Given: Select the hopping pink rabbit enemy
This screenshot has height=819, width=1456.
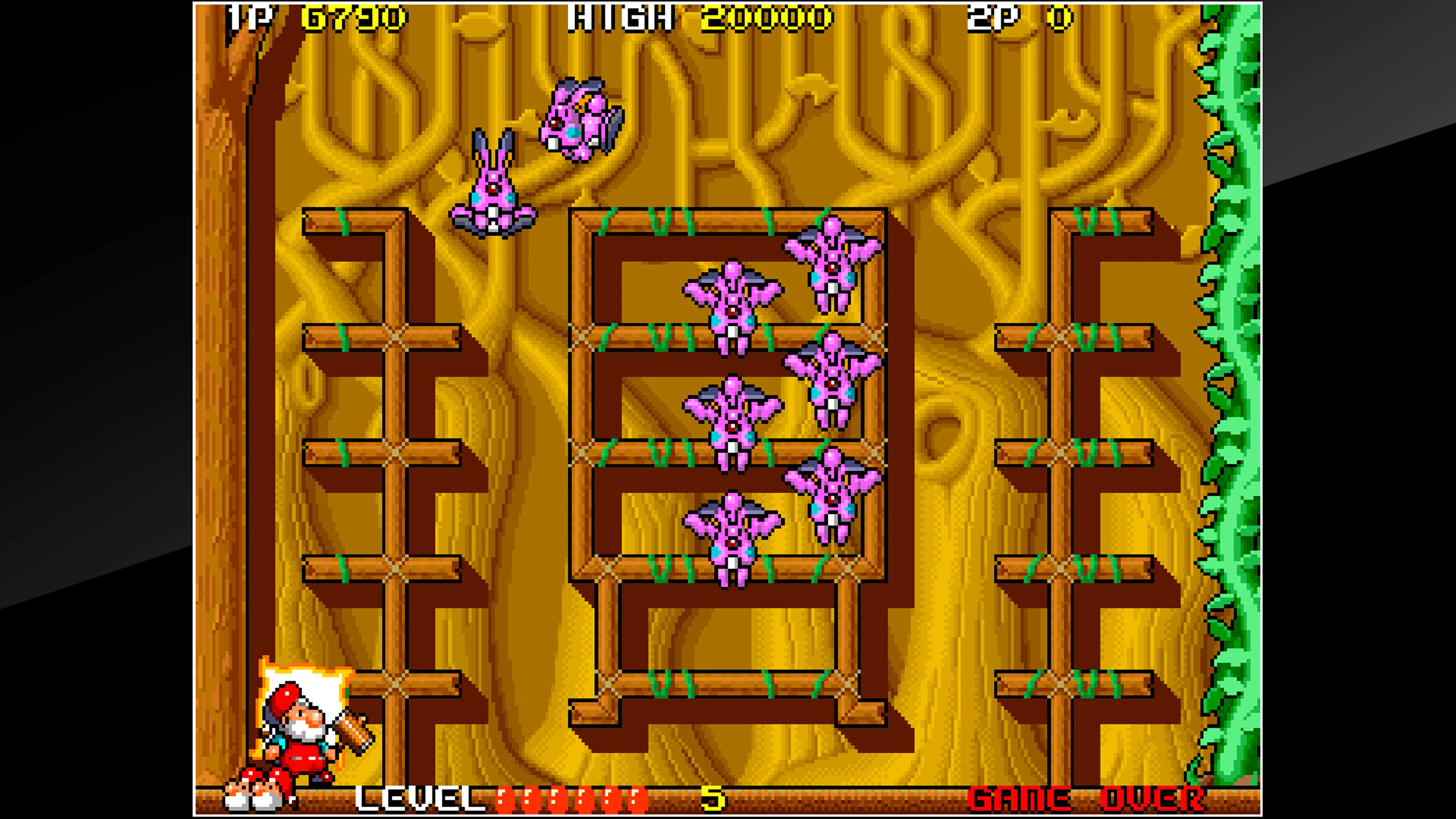Looking at the screenshot, I should 493,187.
